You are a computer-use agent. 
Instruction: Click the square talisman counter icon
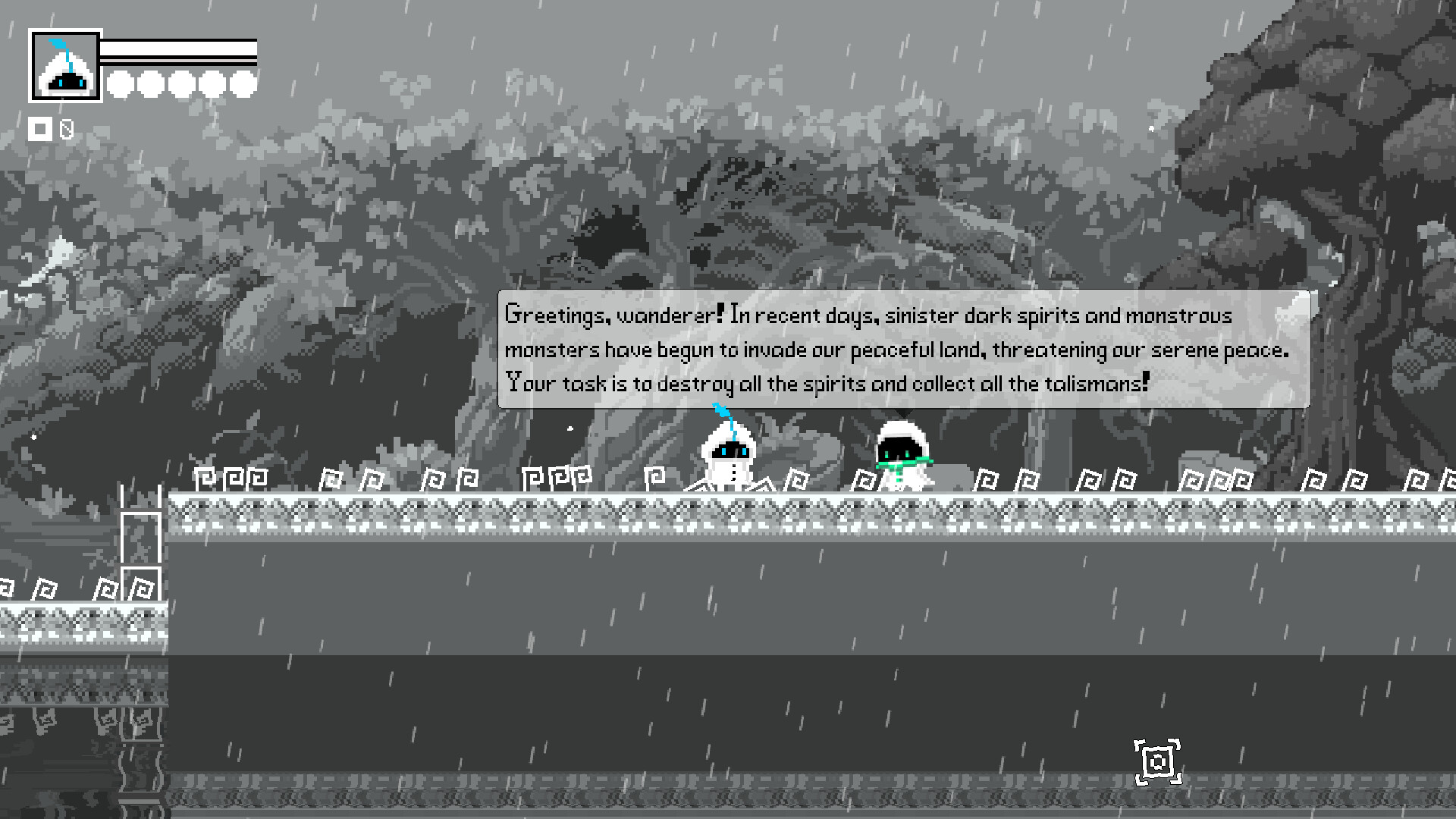click(x=42, y=129)
